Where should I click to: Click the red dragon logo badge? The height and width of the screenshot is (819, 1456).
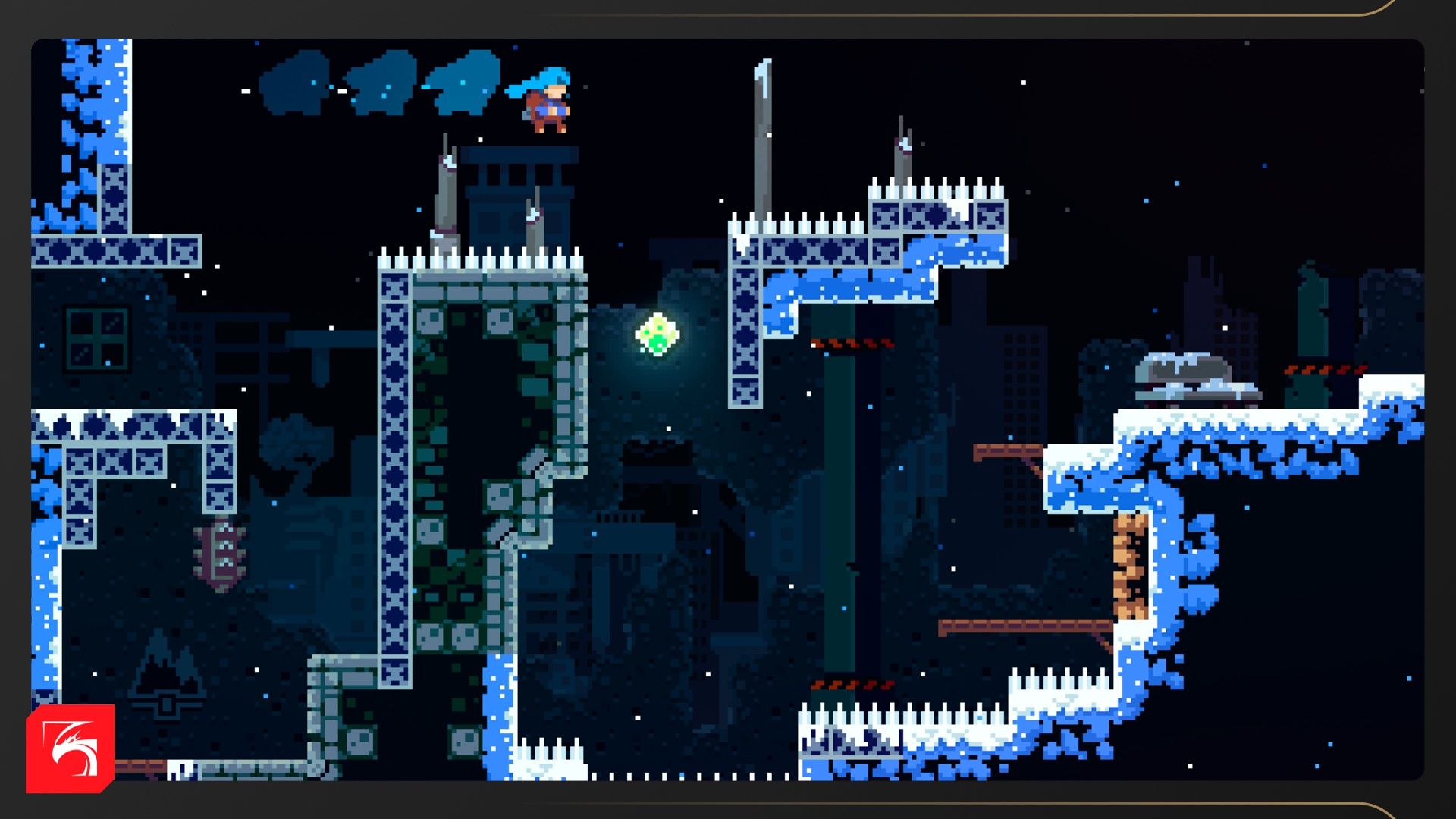(71, 748)
